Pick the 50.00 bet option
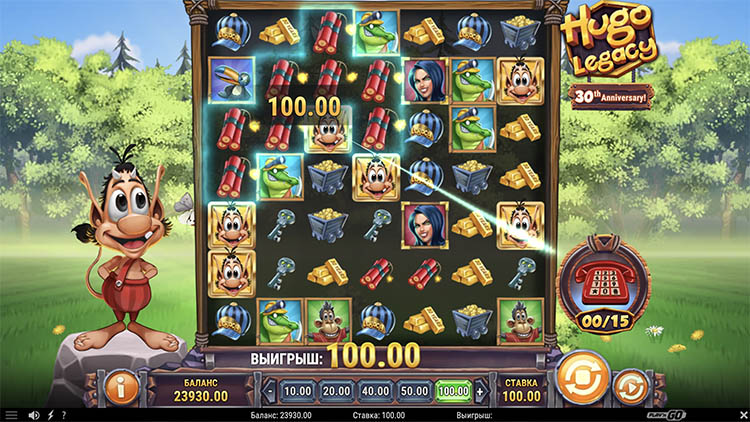Screen dimensions: 750x422 point(413,390)
